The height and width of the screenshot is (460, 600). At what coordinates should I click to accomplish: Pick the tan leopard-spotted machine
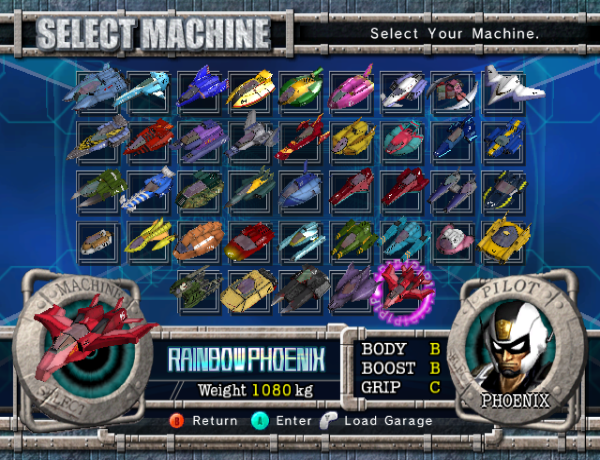tap(97, 239)
